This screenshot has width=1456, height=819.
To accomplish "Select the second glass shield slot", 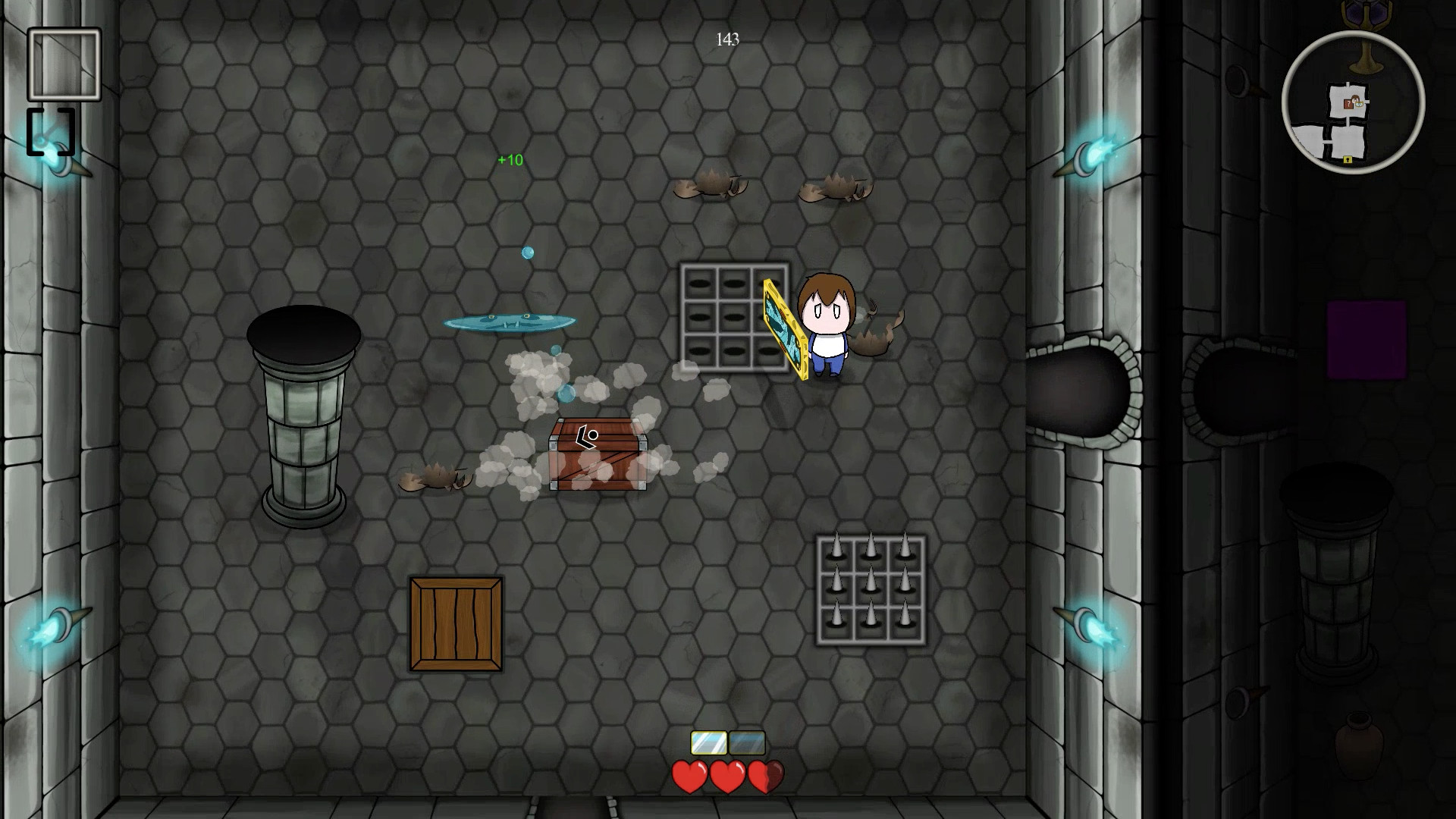I will click(747, 741).
